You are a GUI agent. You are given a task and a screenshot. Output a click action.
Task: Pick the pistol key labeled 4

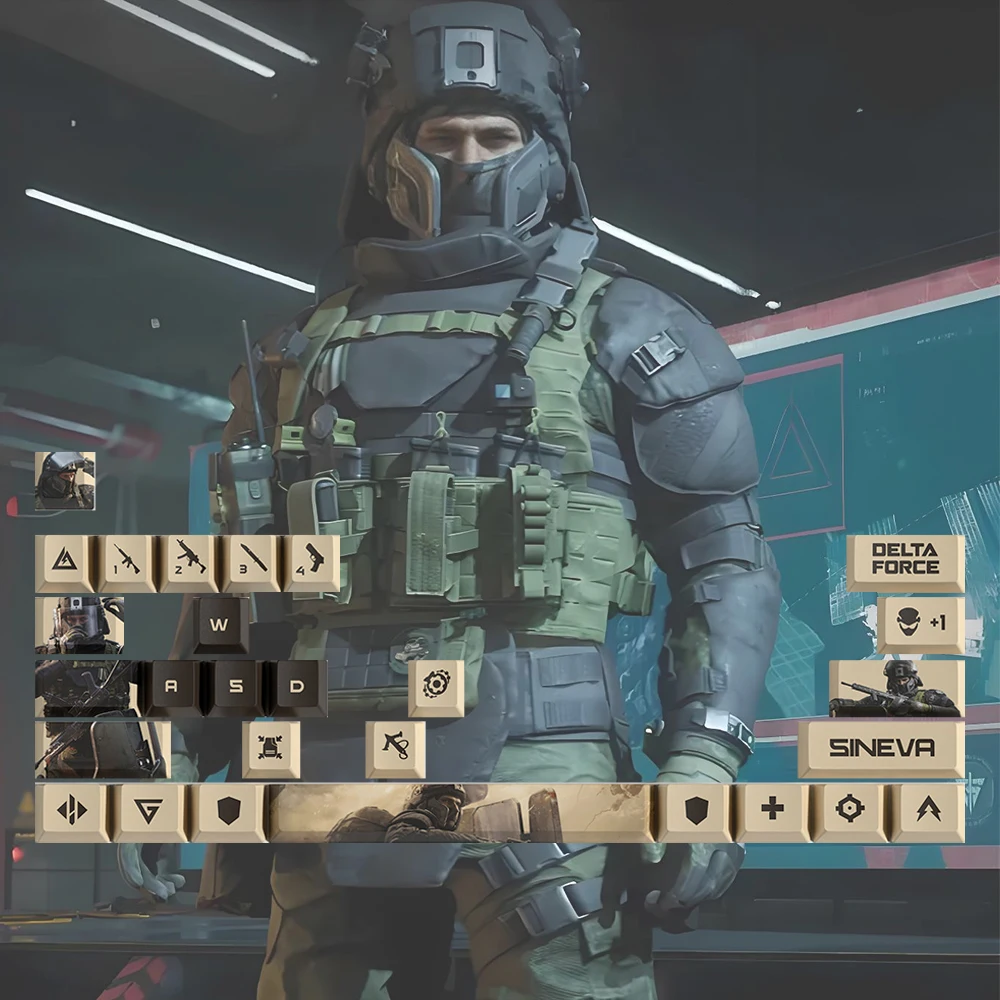coord(312,563)
